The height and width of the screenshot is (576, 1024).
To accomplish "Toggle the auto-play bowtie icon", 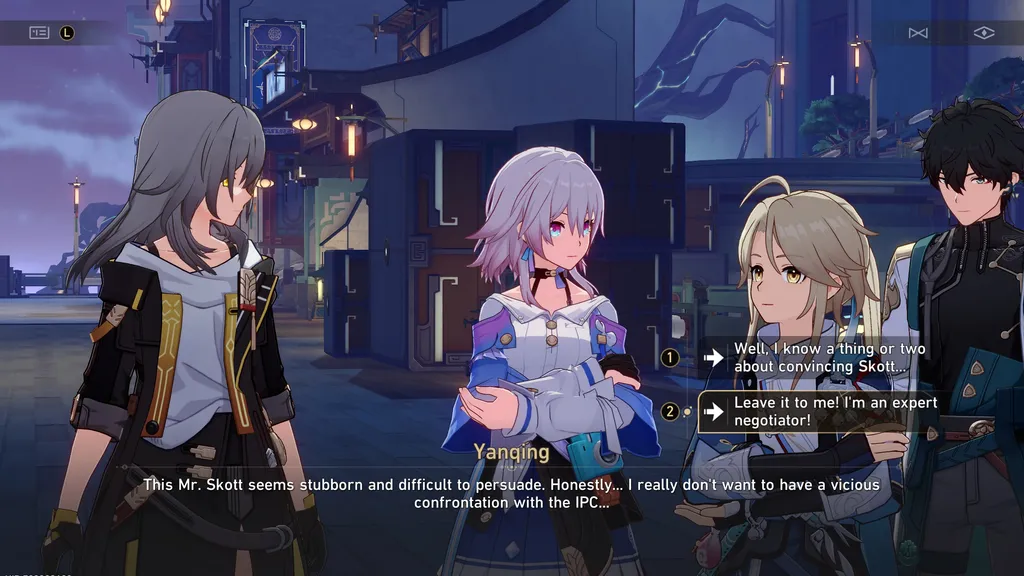I will tap(918, 33).
